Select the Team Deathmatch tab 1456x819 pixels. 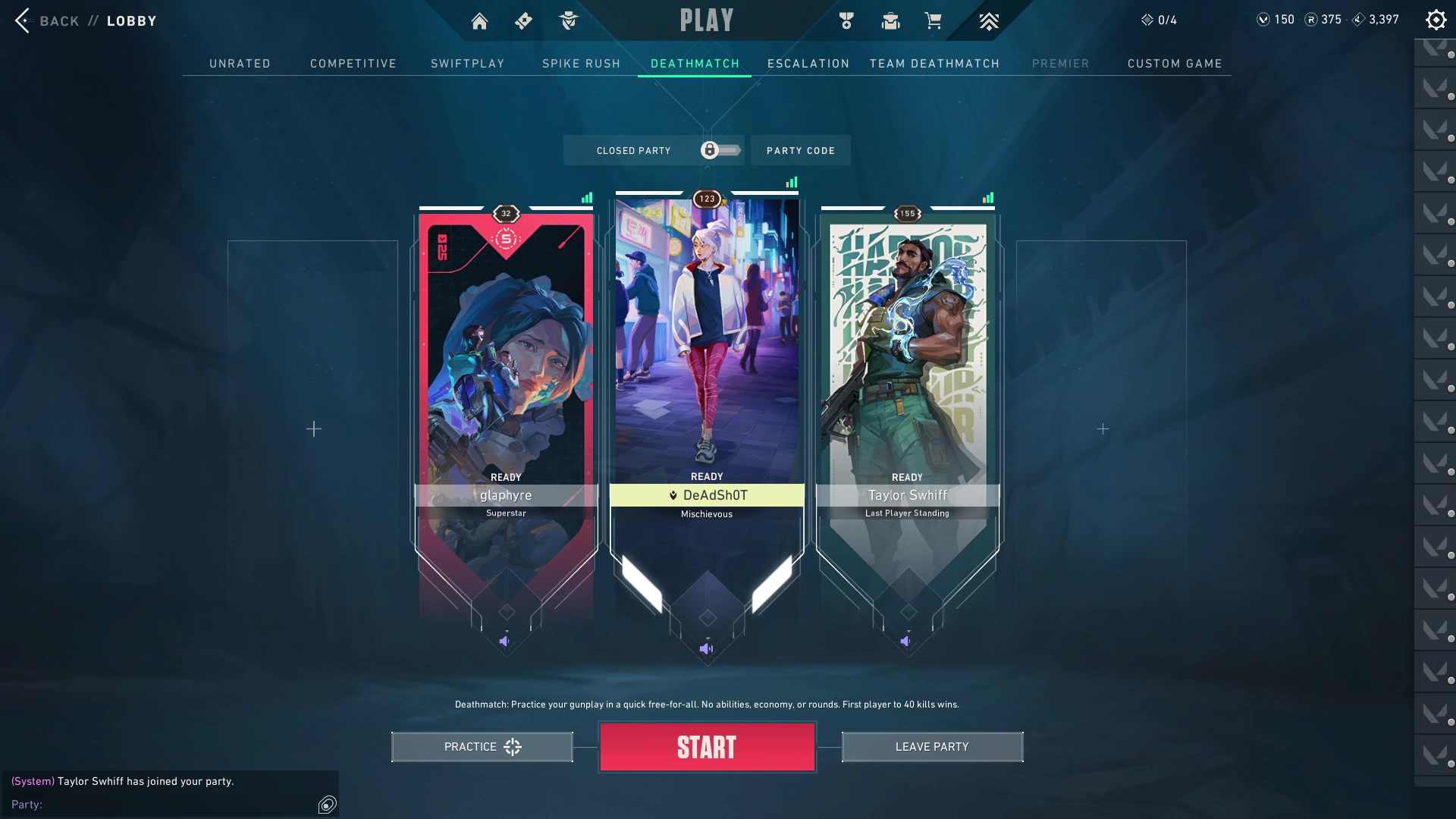click(934, 64)
